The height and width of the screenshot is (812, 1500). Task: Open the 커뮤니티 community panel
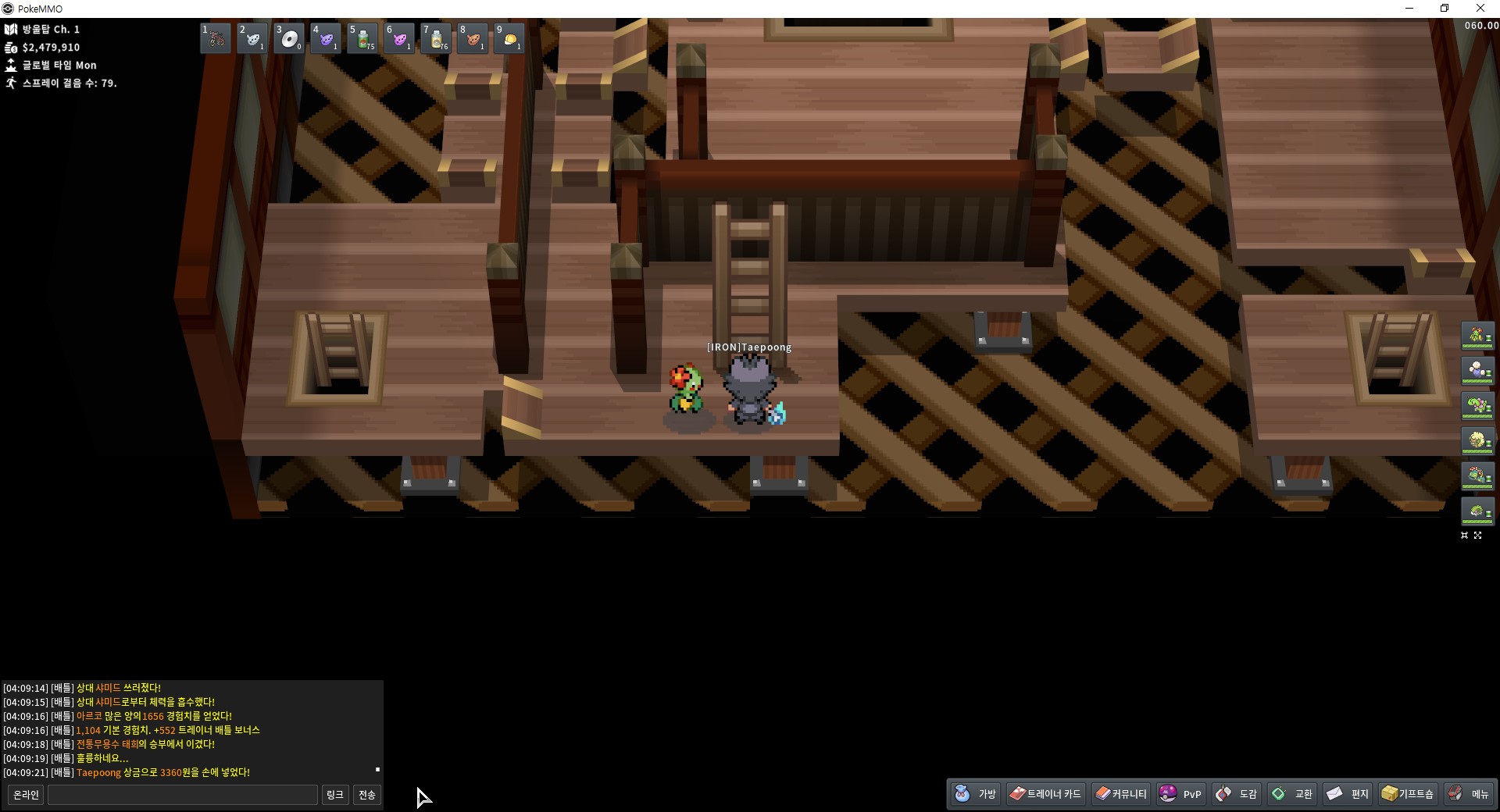pyautogui.click(x=1121, y=794)
